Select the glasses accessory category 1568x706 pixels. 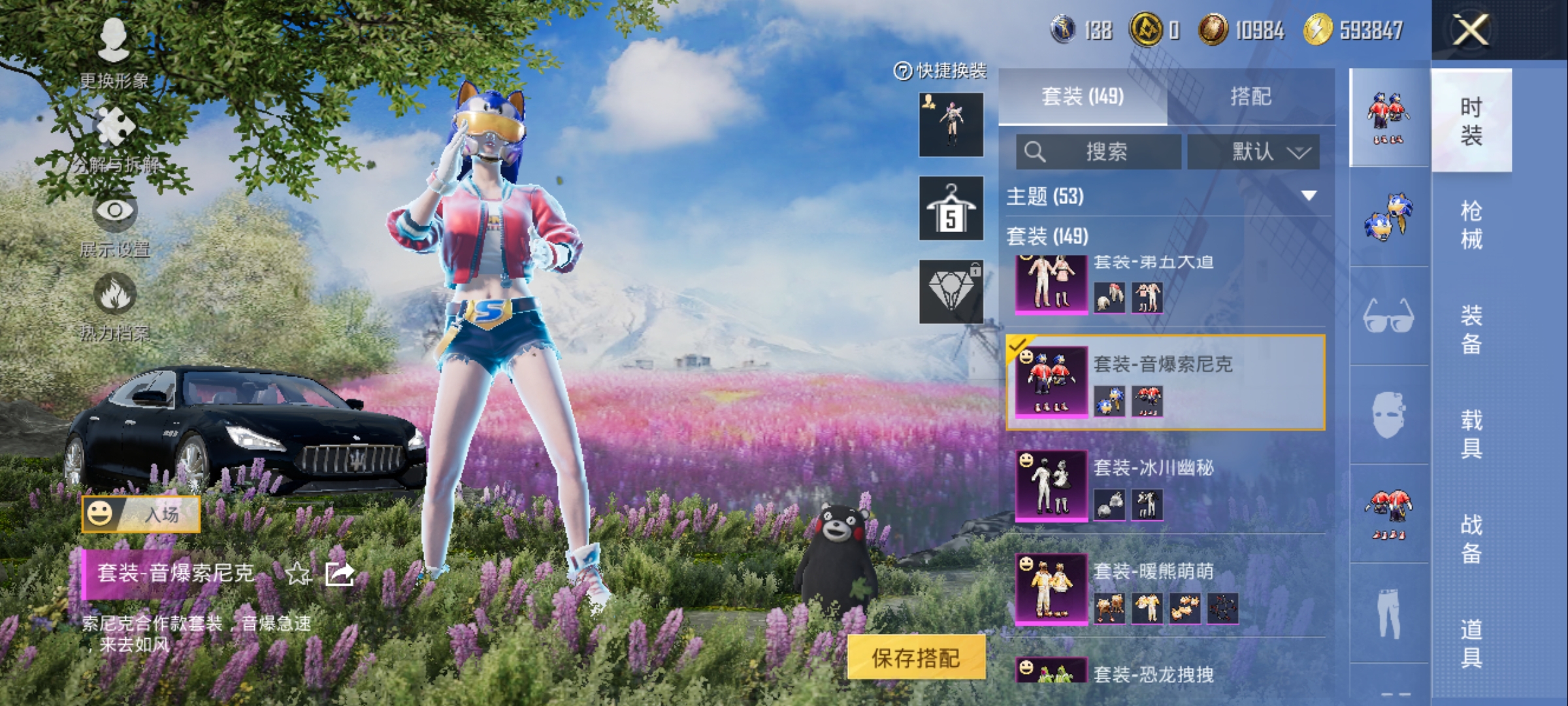(x=1389, y=316)
